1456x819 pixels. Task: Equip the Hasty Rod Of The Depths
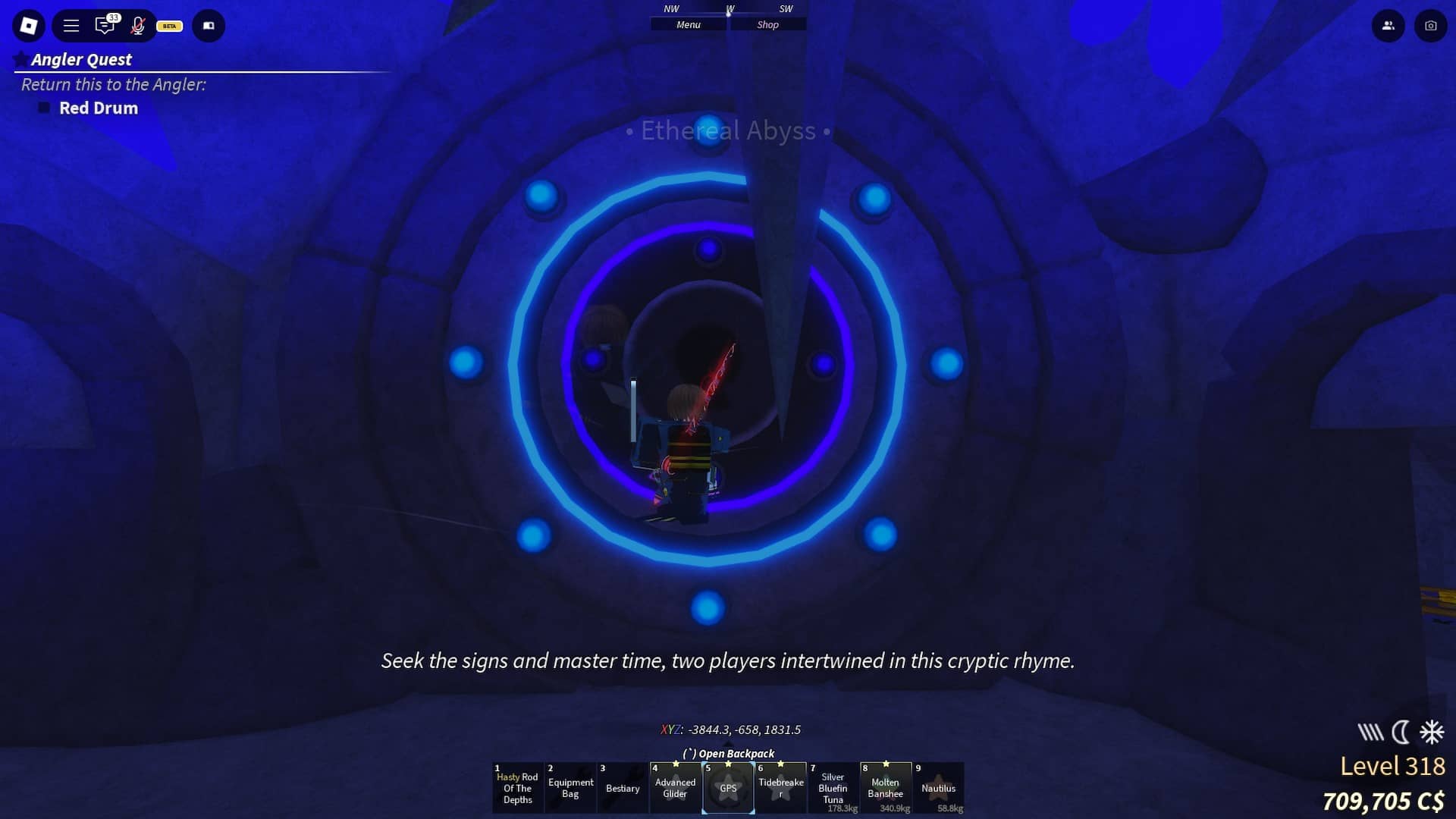tap(518, 789)
